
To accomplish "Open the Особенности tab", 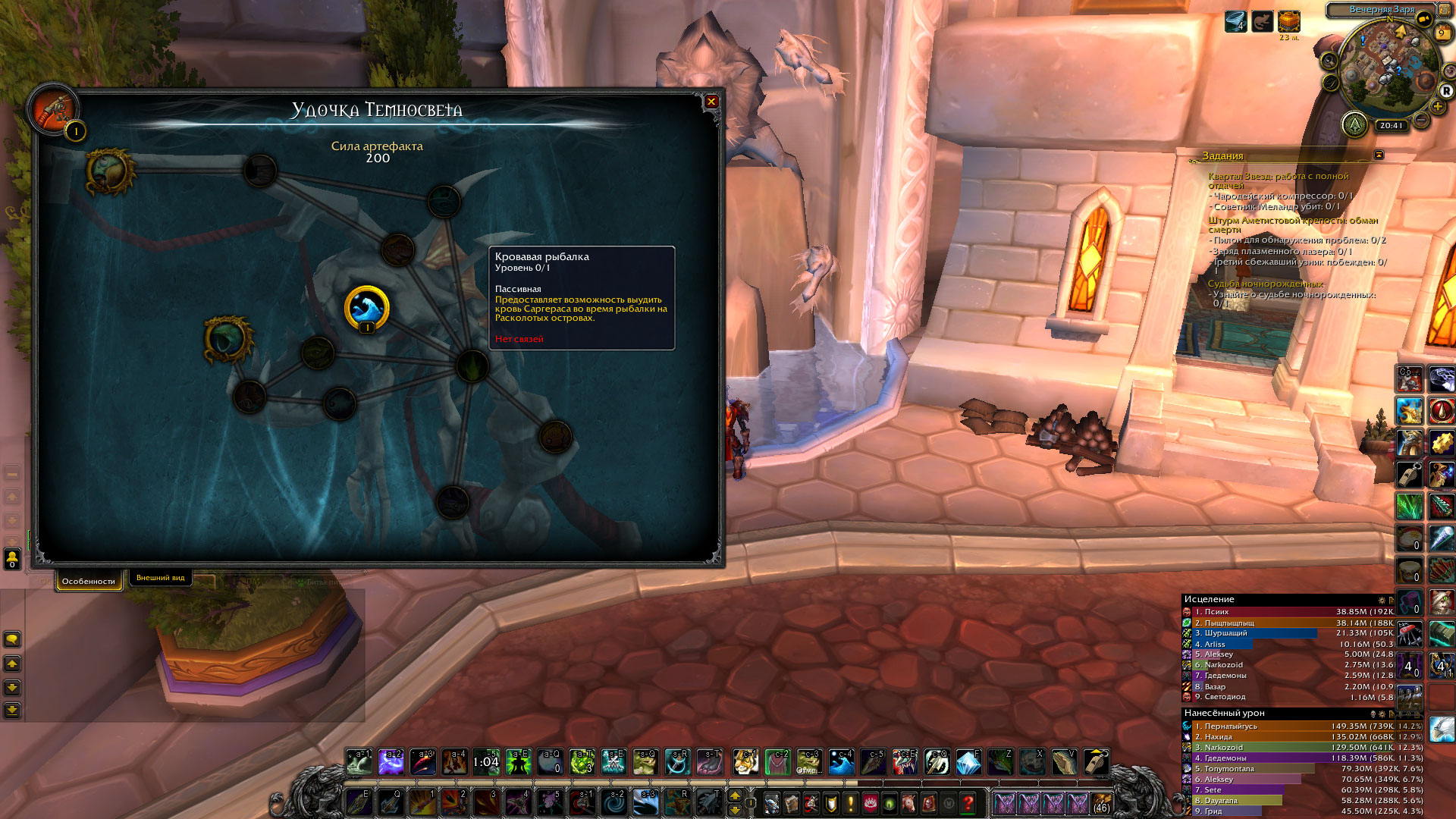I will [89, 582].
